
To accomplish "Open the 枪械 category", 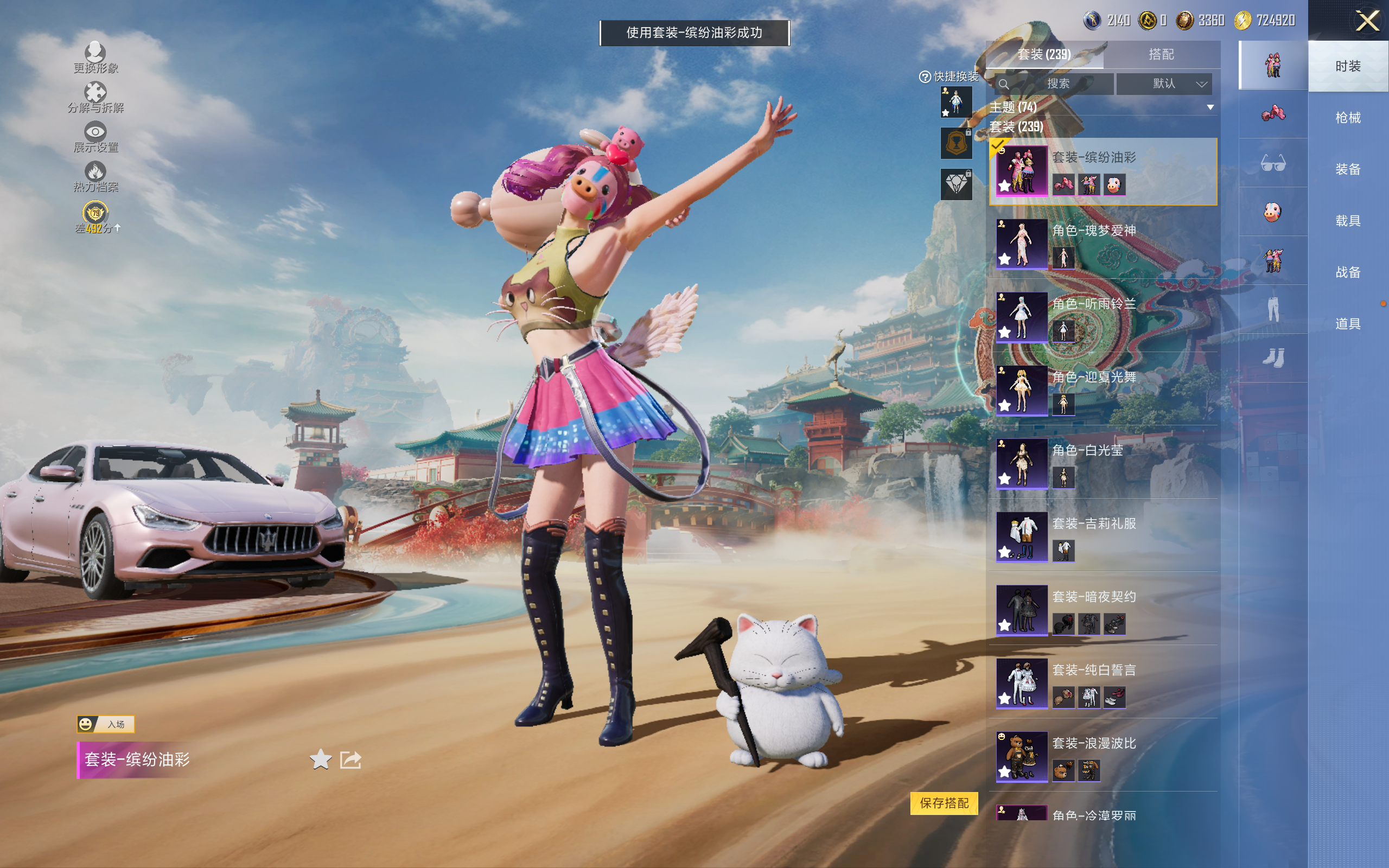I will (1348, 118).
